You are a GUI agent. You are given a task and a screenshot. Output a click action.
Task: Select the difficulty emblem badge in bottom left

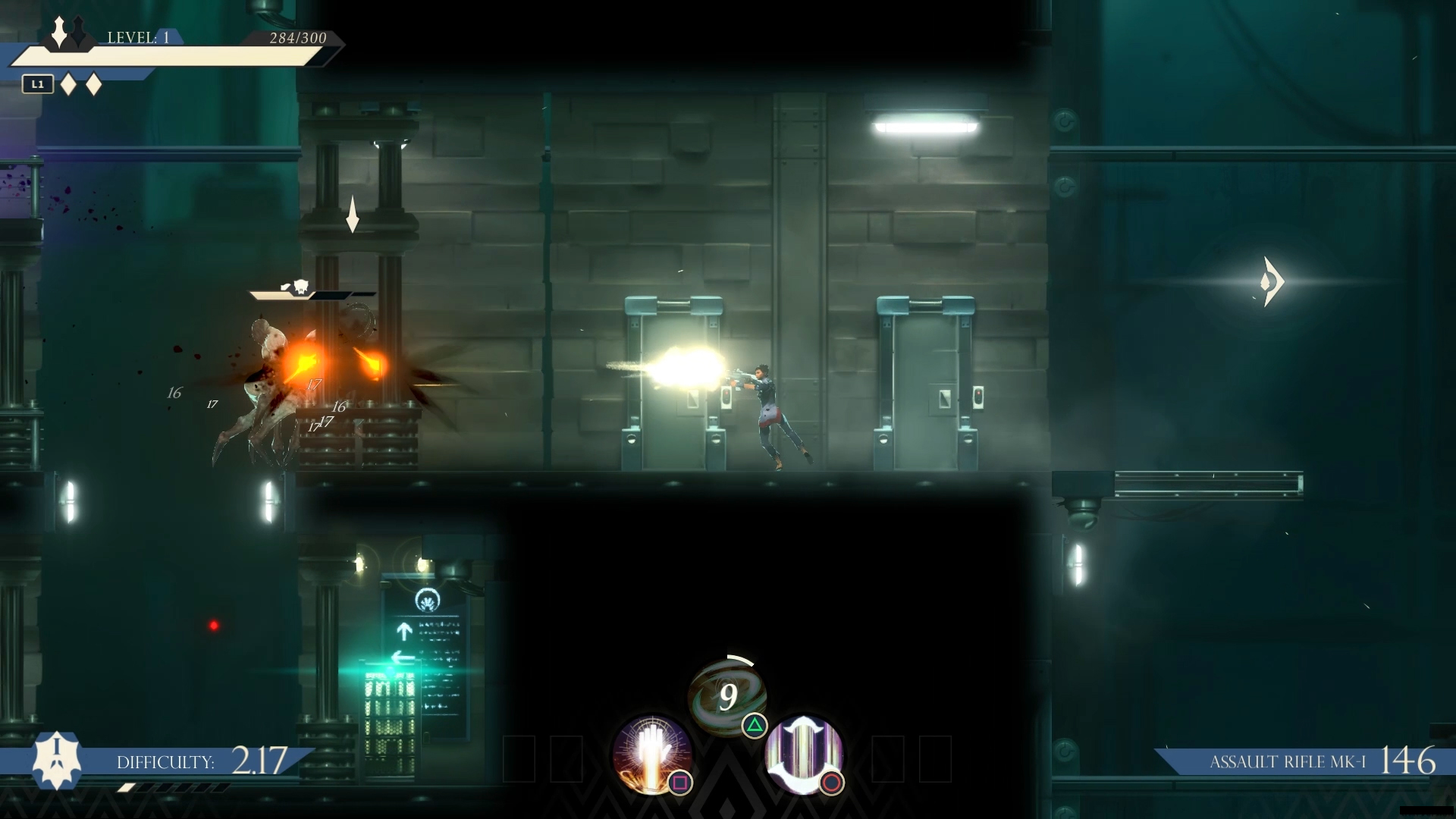pos(55,761)
